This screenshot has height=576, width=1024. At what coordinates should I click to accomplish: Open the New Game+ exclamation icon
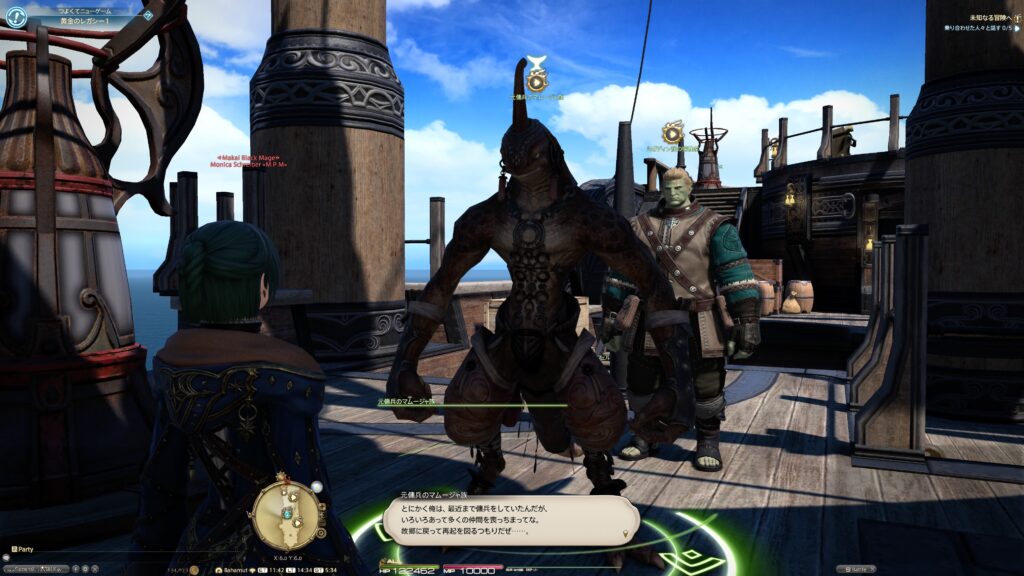click(x=15, y=17)
